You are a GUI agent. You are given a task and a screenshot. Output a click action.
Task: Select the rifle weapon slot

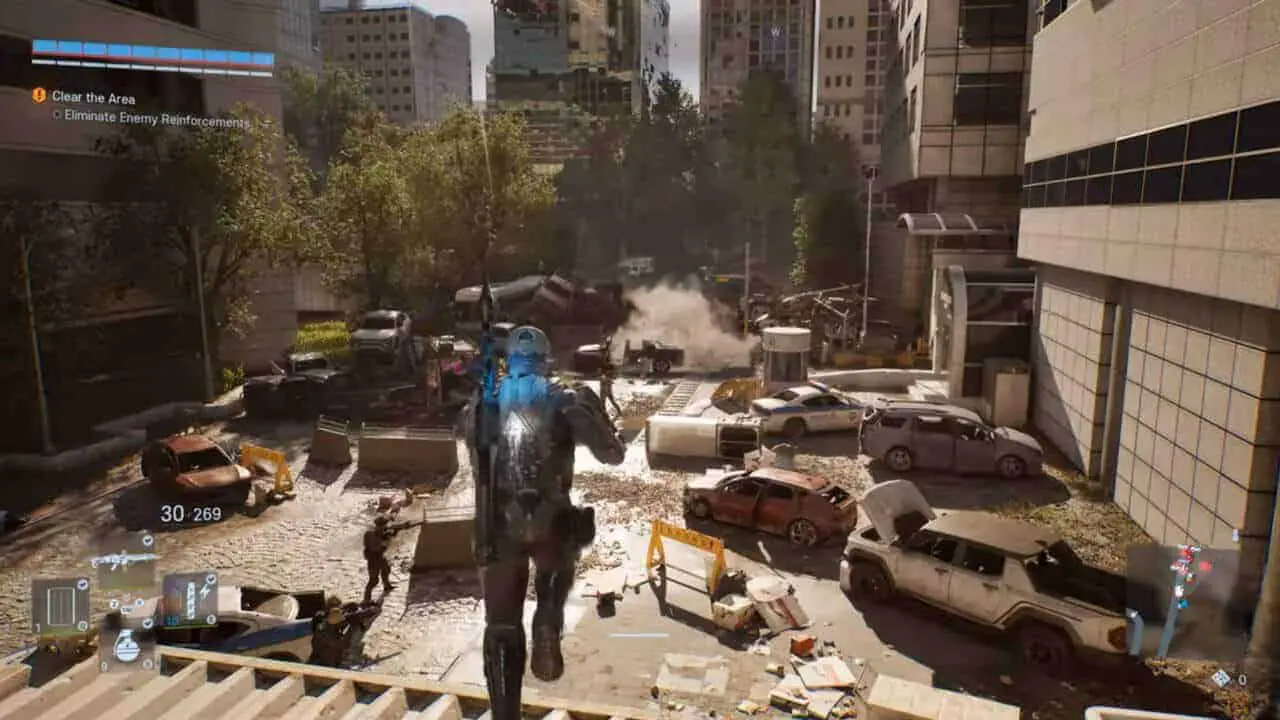click(124, 560)
